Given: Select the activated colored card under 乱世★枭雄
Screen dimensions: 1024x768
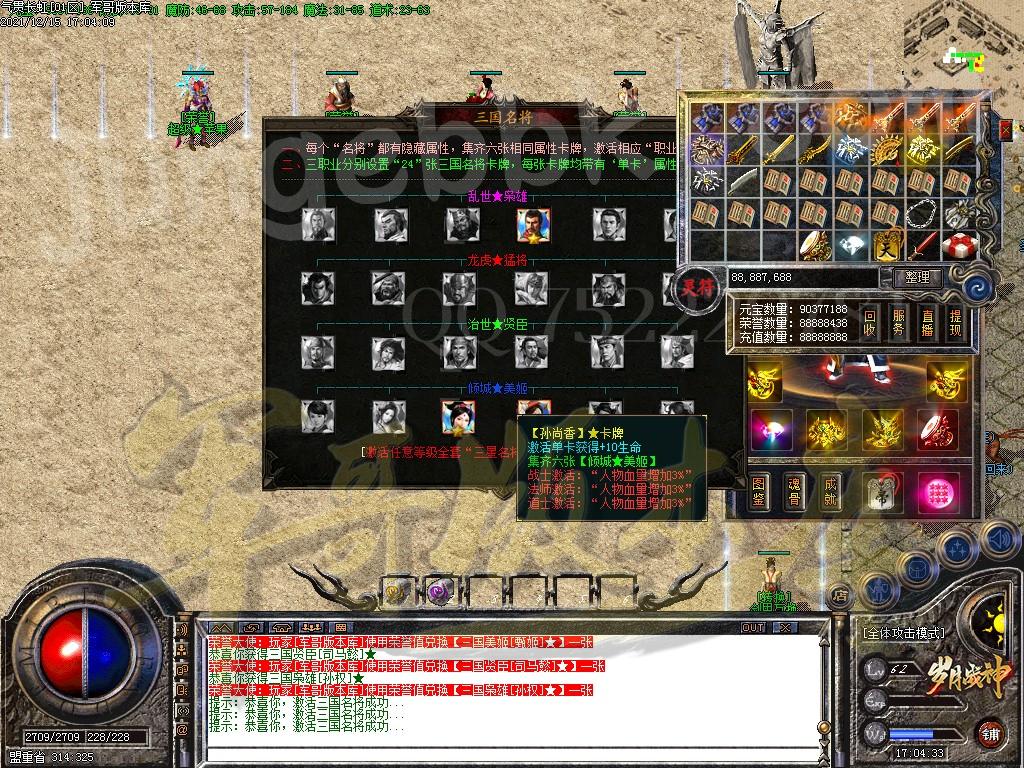Looking at the screenshot, I should point(533,225).
